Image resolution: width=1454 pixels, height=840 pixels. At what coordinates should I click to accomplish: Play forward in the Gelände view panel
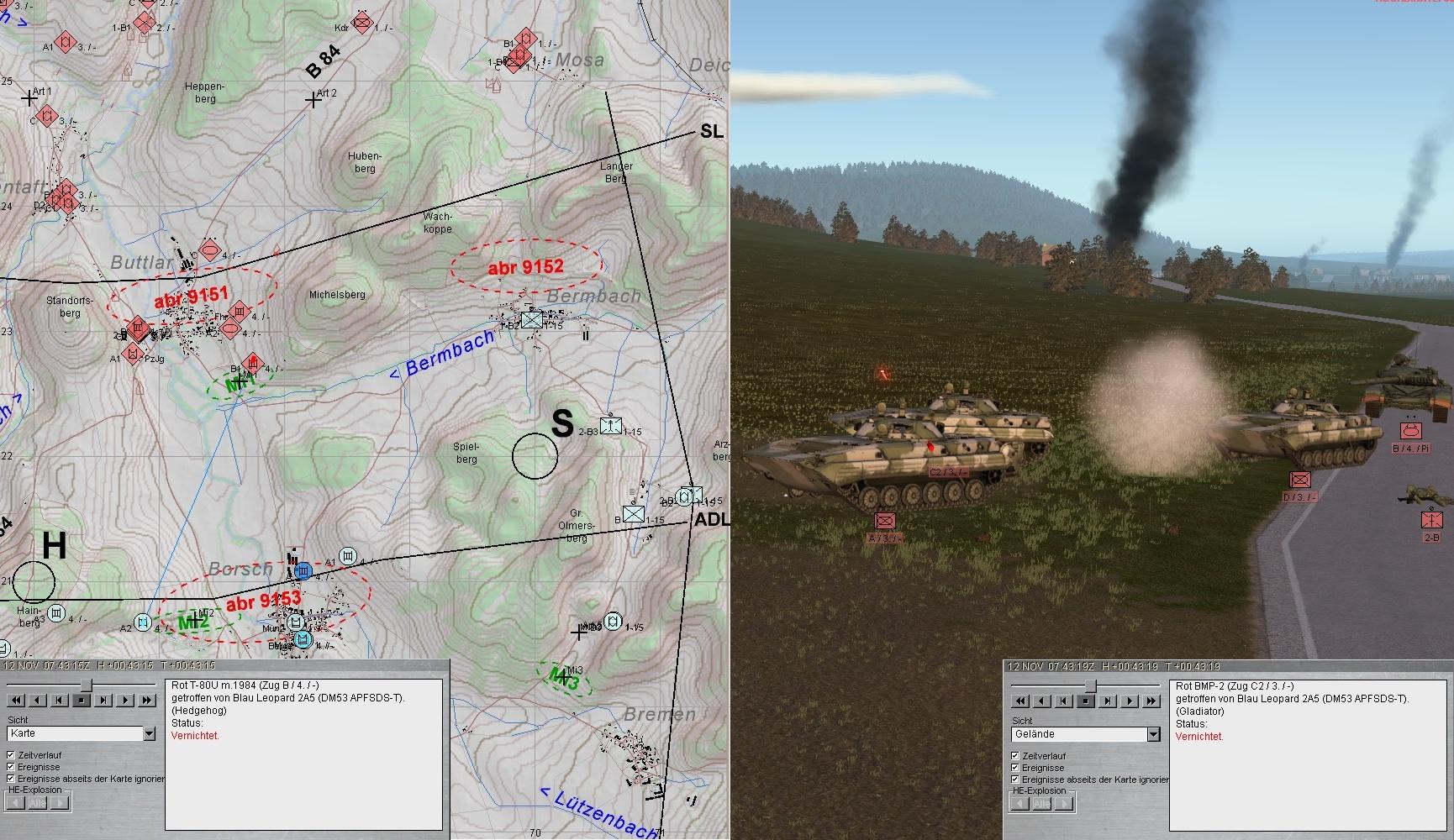click(1130, 701)
